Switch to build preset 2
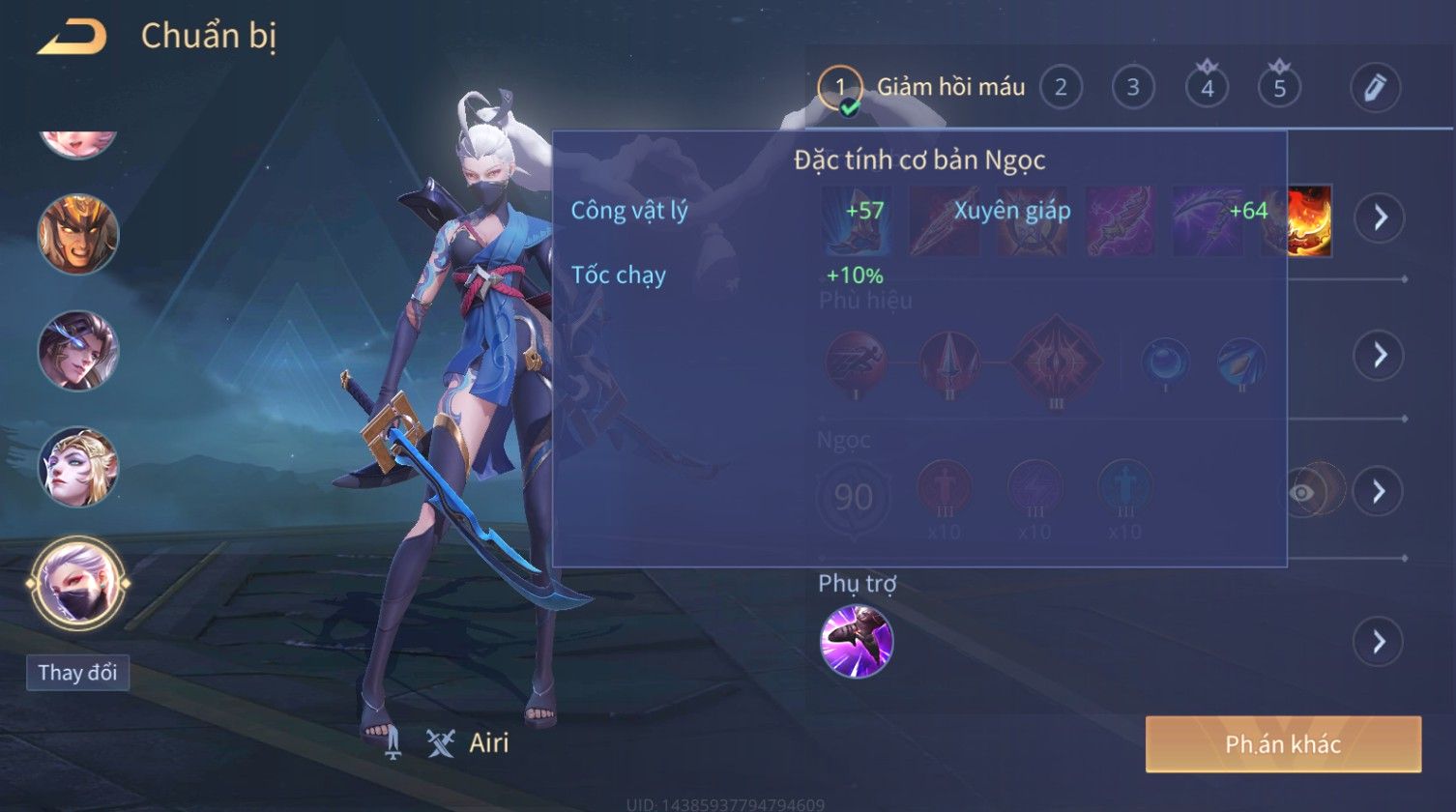 1061,88
